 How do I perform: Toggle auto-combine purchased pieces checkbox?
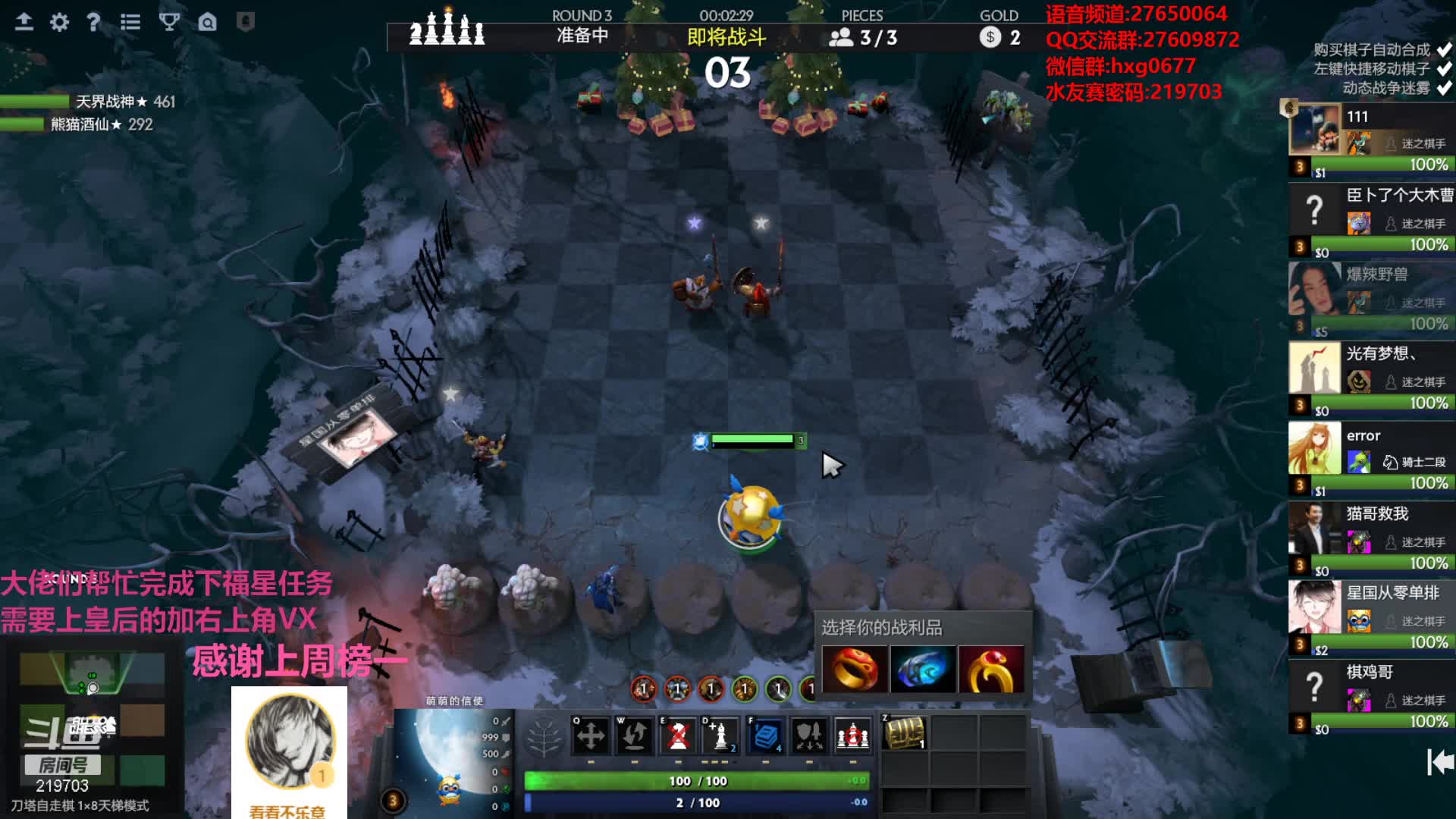1444,50
